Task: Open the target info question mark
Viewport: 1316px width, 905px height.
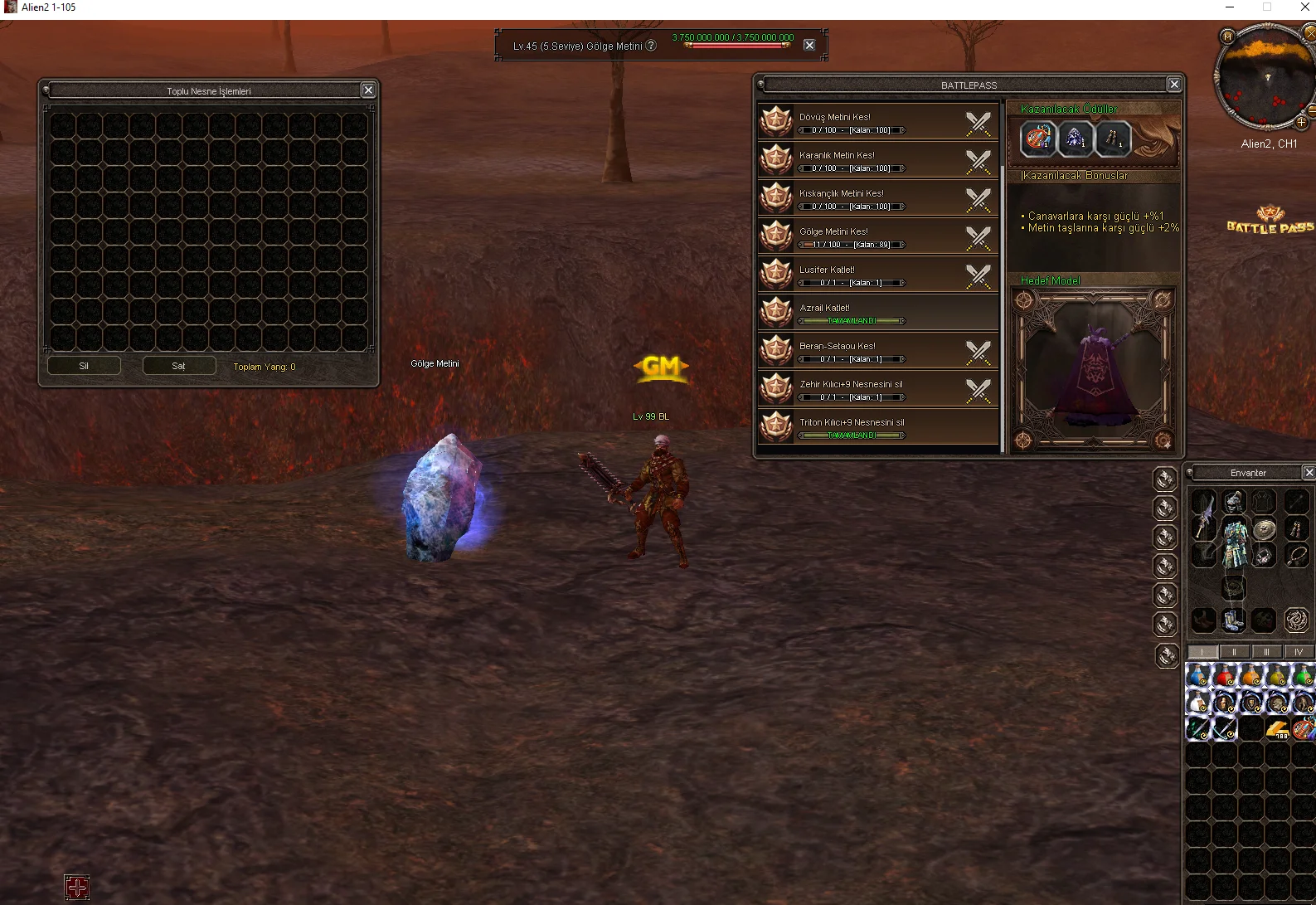Action: click(651, 46)
